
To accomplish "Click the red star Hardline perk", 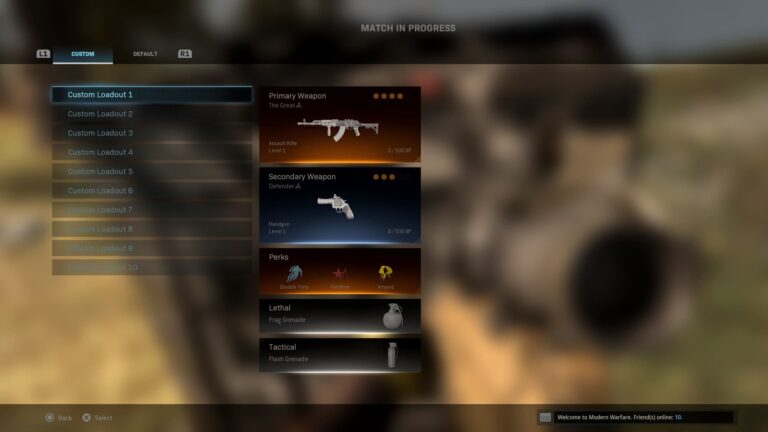I will (x=340, y=272).
